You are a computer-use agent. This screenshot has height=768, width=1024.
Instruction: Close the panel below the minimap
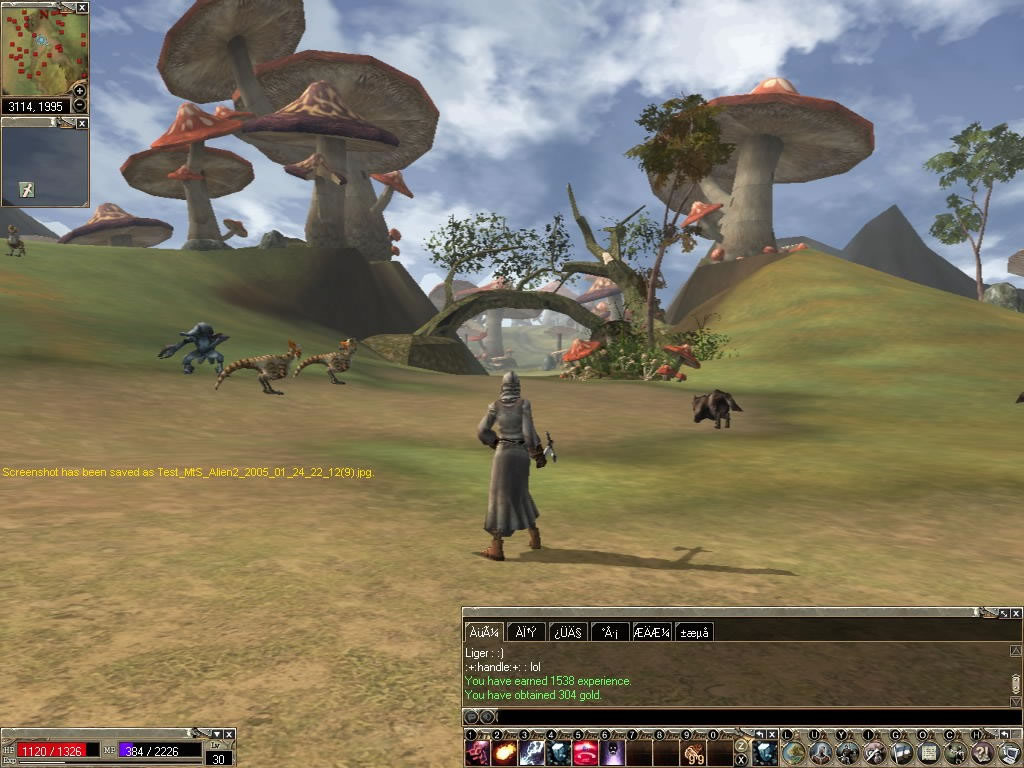point(82,123)
